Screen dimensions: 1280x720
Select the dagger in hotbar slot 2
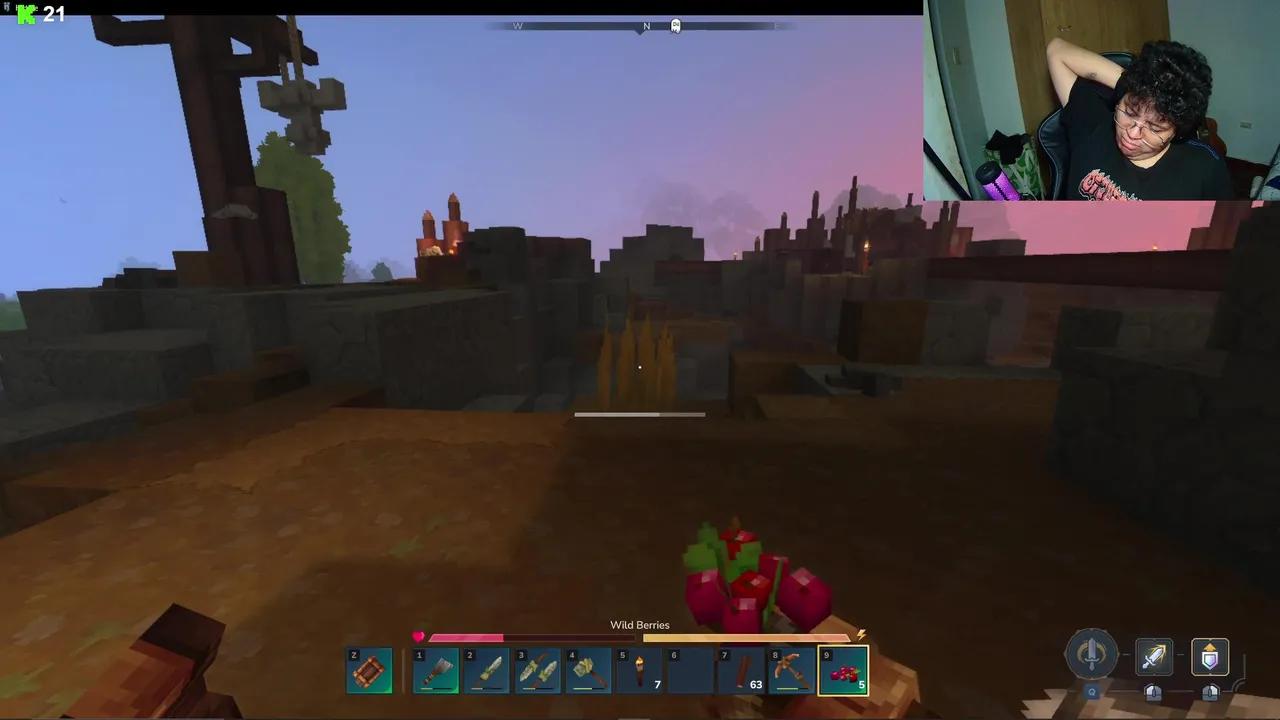coord(487,668)
